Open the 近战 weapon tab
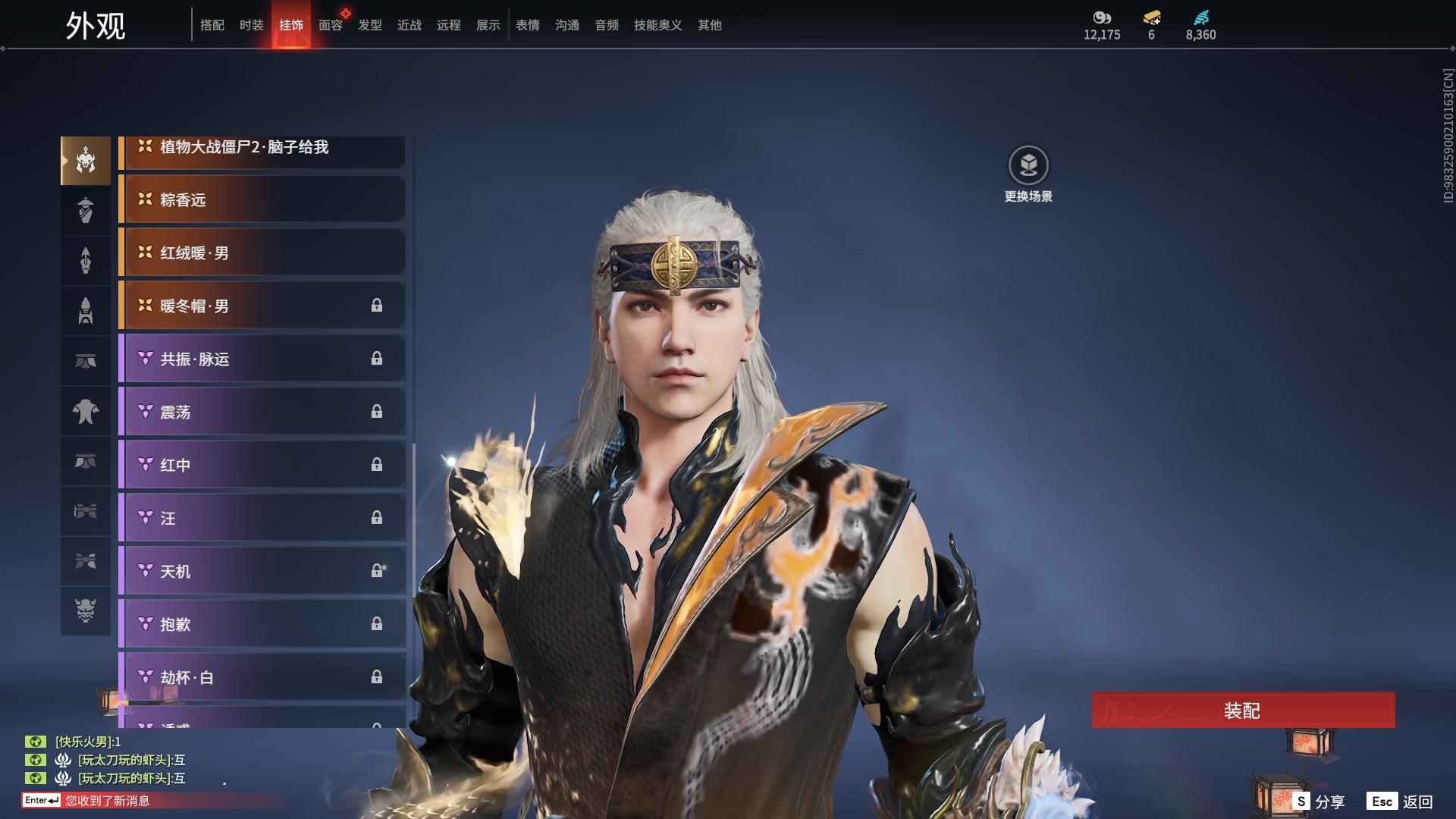Image resolution: width=1456 pixels, height=819 pixels. click(409, 25)
